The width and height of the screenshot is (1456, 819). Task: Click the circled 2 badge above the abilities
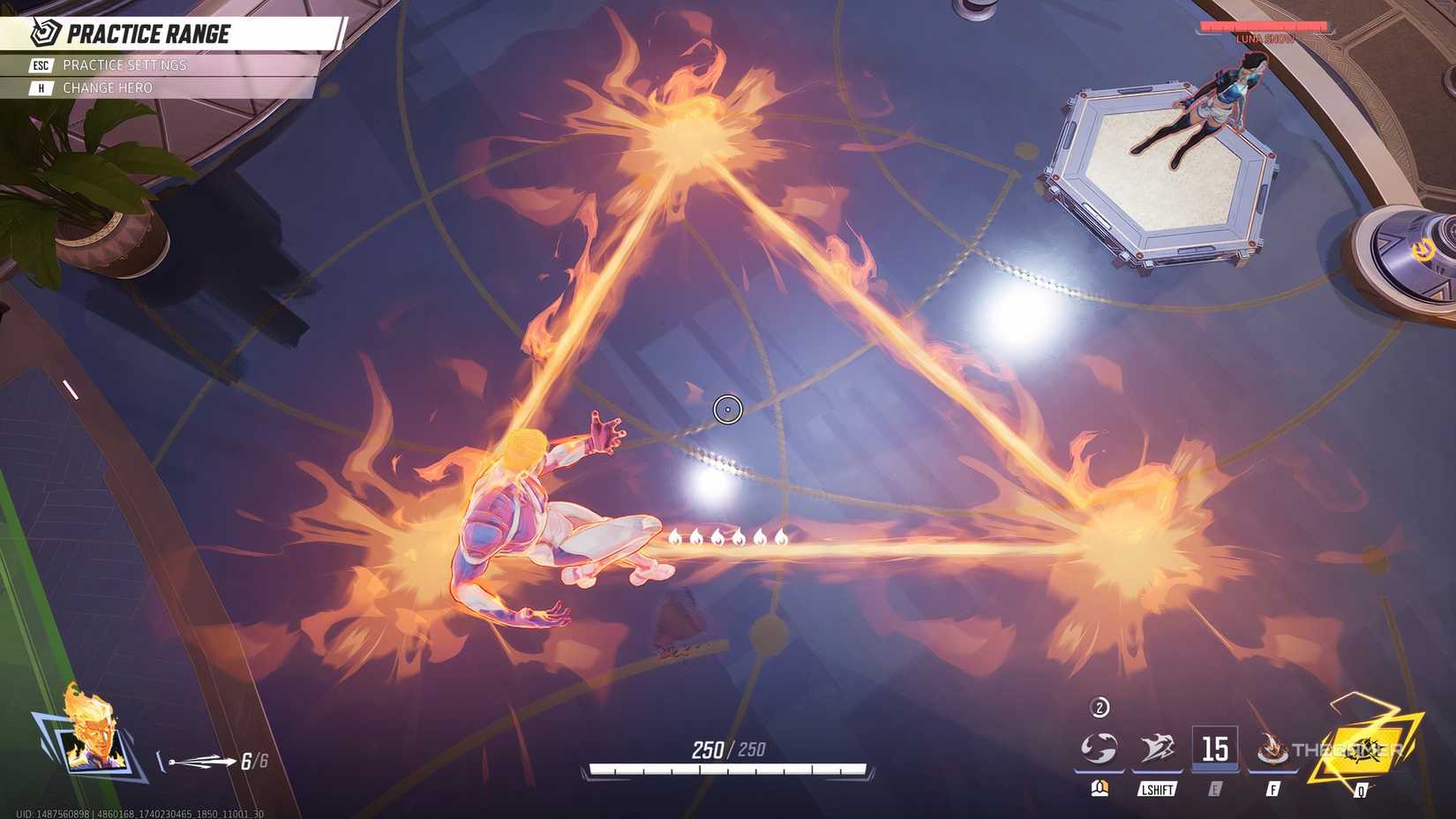point(1099,707)
